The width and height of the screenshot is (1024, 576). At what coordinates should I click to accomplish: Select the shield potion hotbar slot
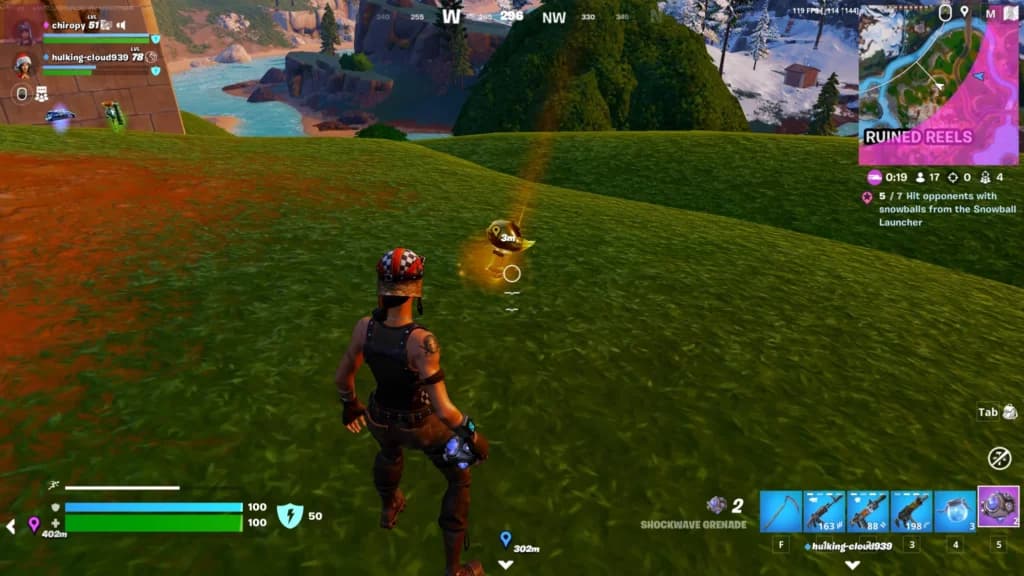(955, 511)
